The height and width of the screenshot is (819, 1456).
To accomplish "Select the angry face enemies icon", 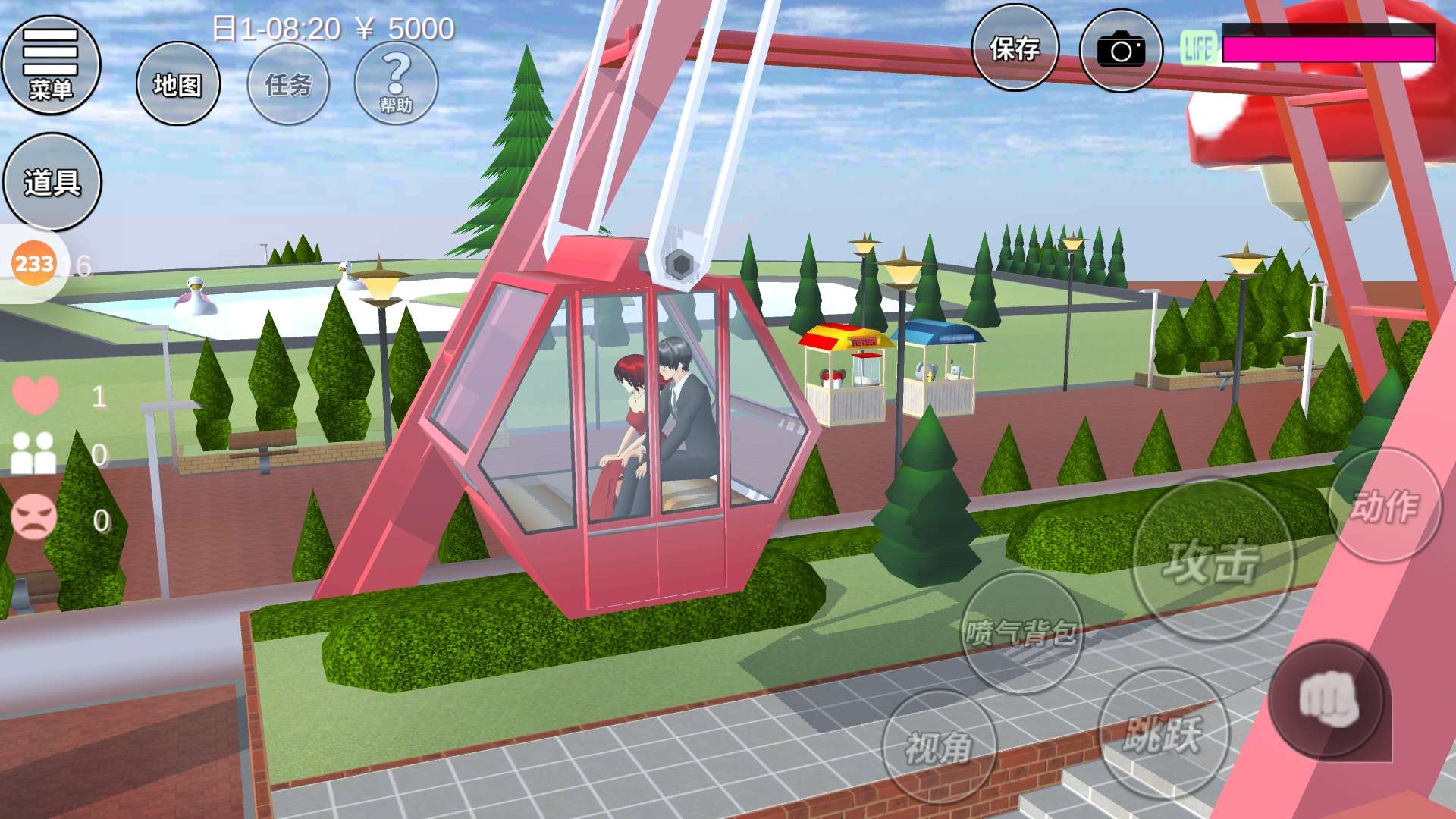I will [x=34, y=517].
